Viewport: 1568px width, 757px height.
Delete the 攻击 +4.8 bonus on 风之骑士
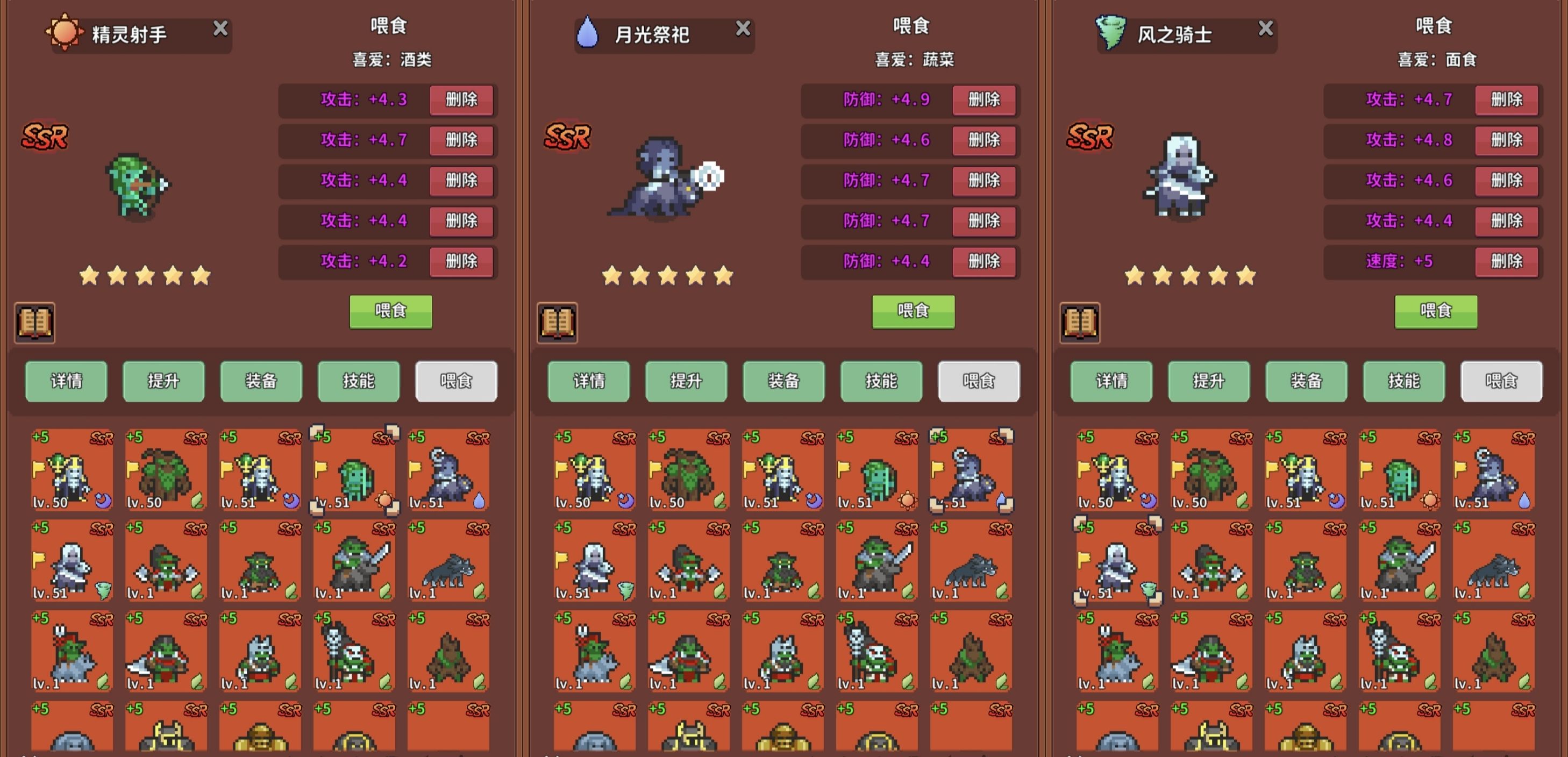click(x=1507, y=140)
